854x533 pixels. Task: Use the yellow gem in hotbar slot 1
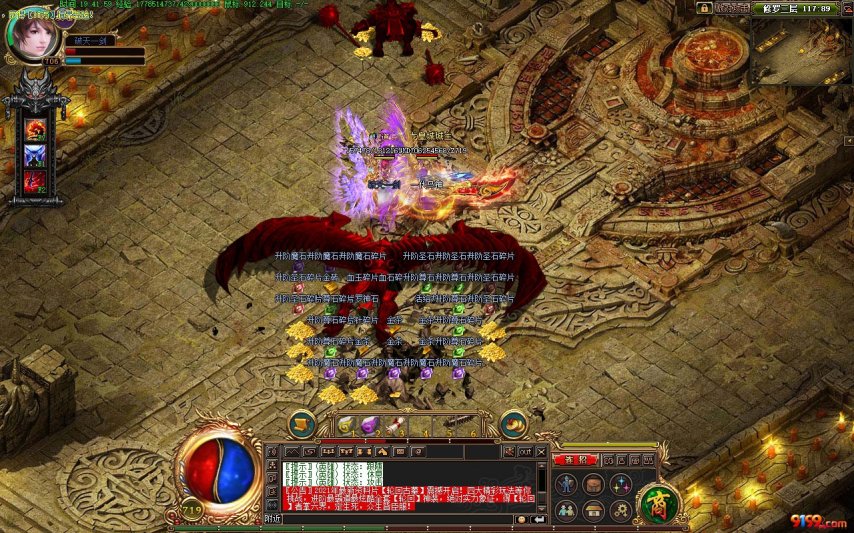[x=346, y=424]
